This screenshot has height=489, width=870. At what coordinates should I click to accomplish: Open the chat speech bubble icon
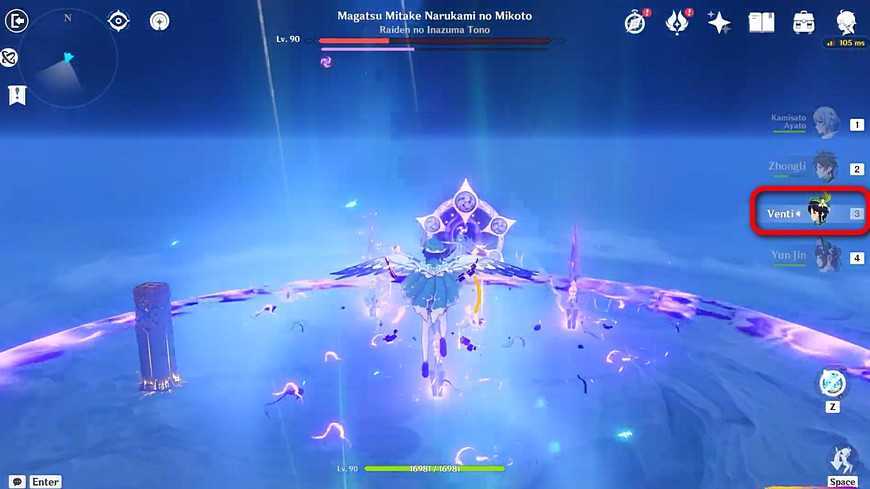[18, 481]
